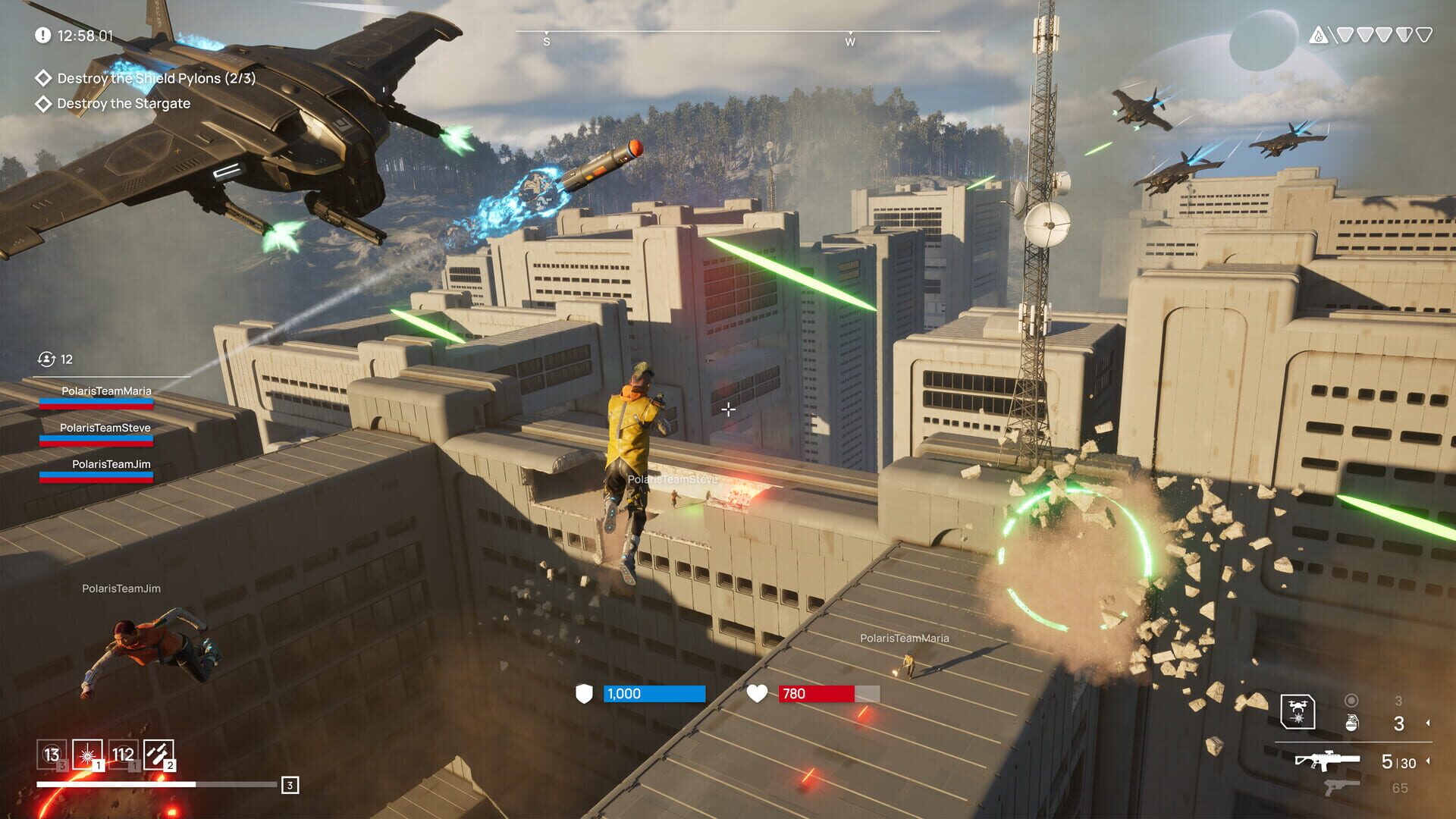This screenshot has height=819, width=1456.
Task: Select the assault rifle weapon icon
Action: pyautogui.click(x=1329, y=761)
